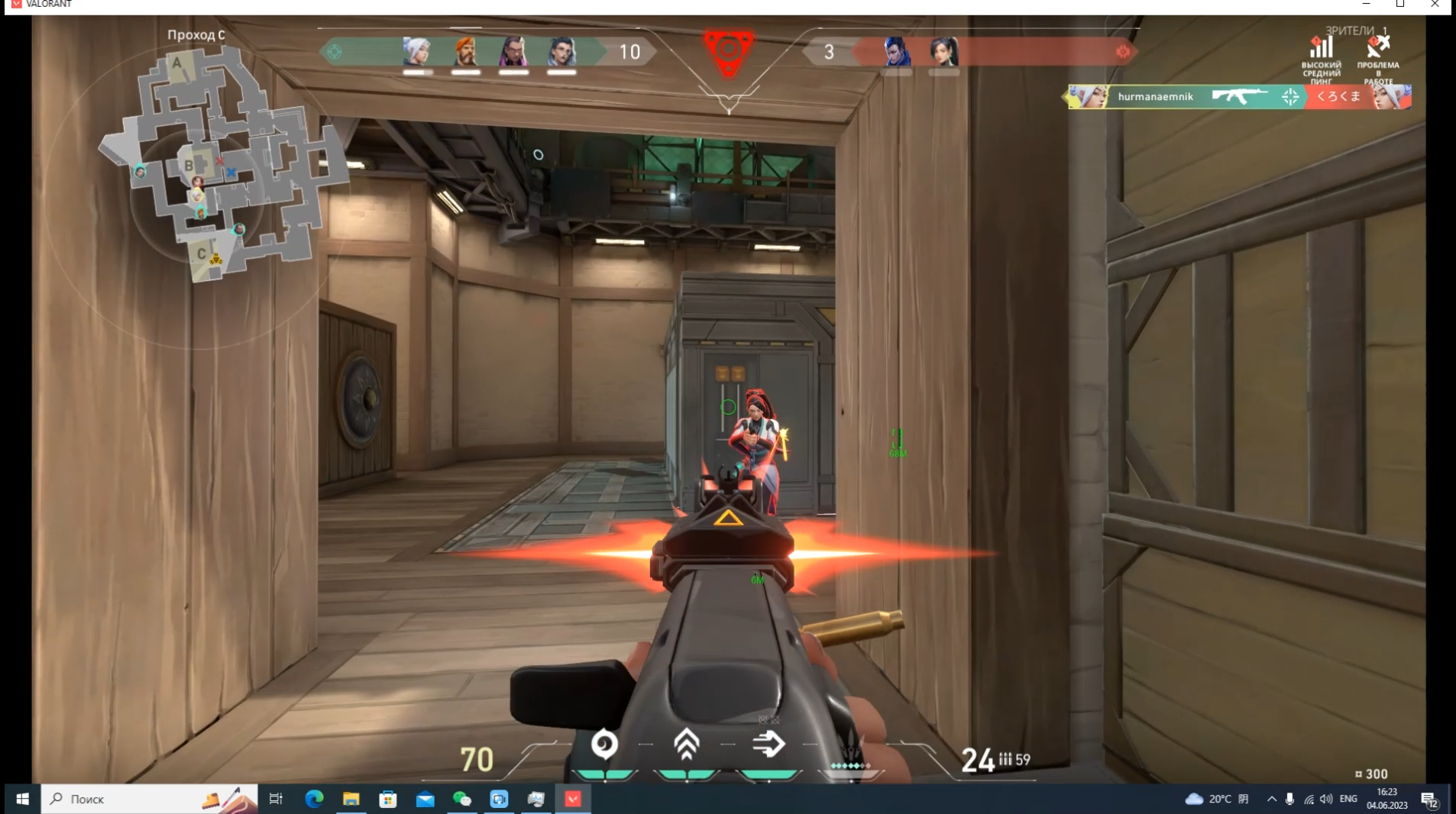Pick the teammate portrait with glasses
Image resolution: width=1456 pixels, height=814 pixels.
561,52
